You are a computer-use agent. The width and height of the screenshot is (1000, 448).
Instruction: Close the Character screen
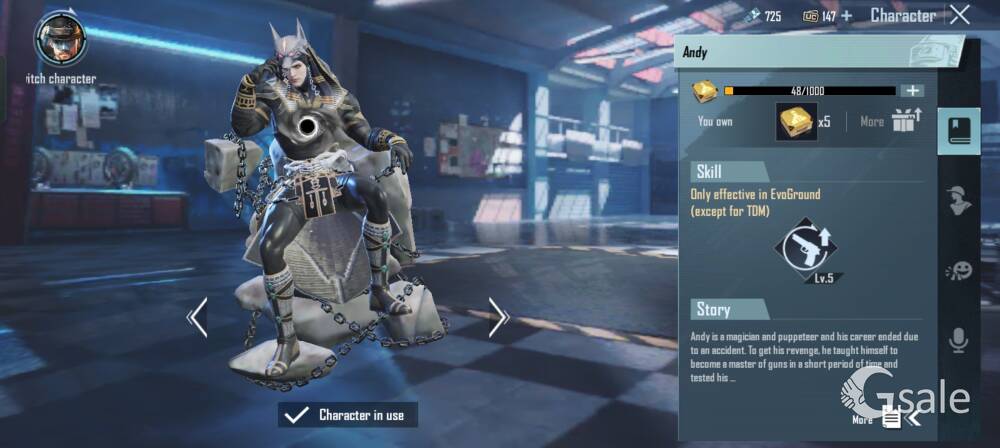(960, 14)
